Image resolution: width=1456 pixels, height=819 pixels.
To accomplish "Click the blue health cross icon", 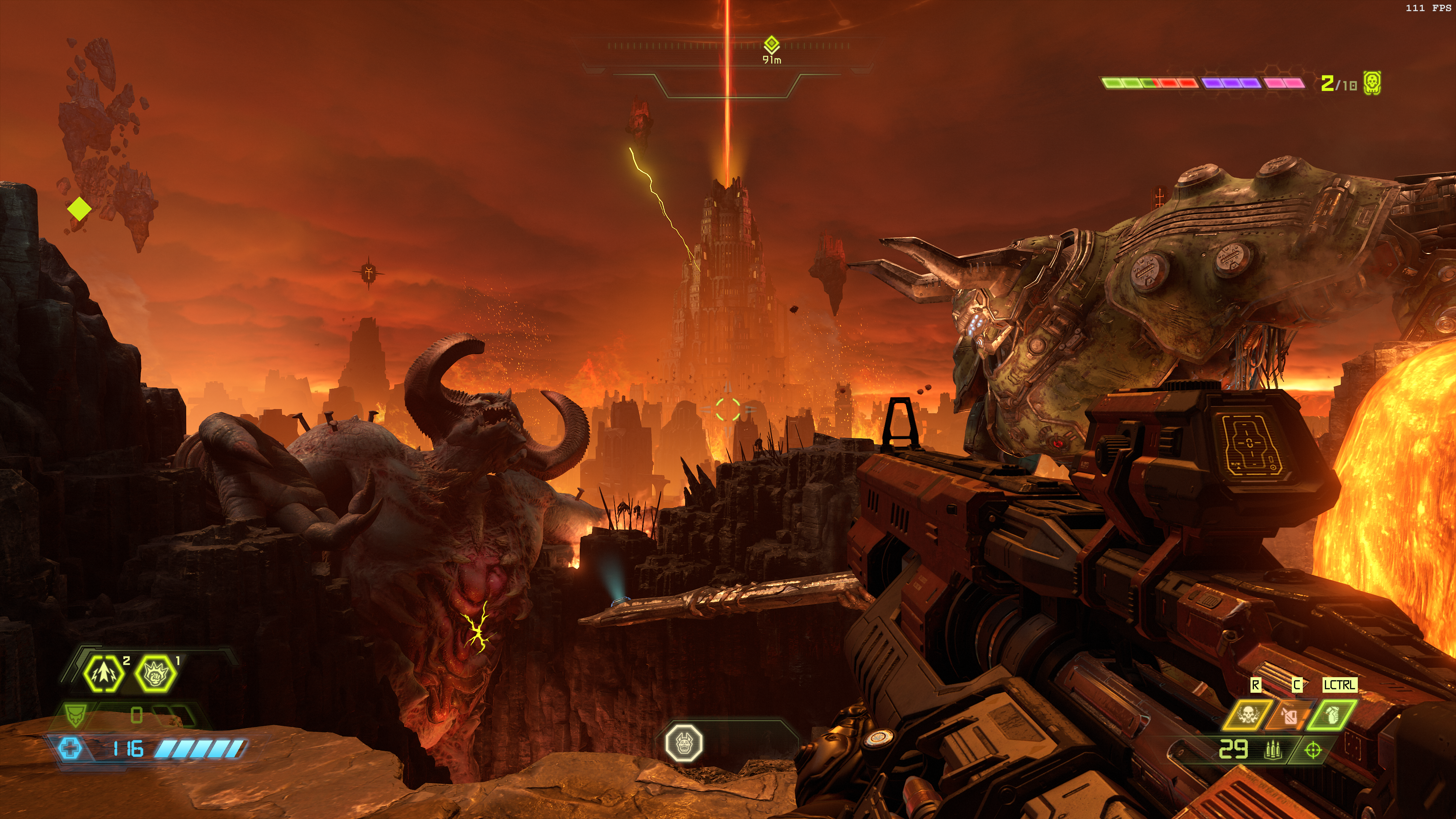I will point(70,749).
